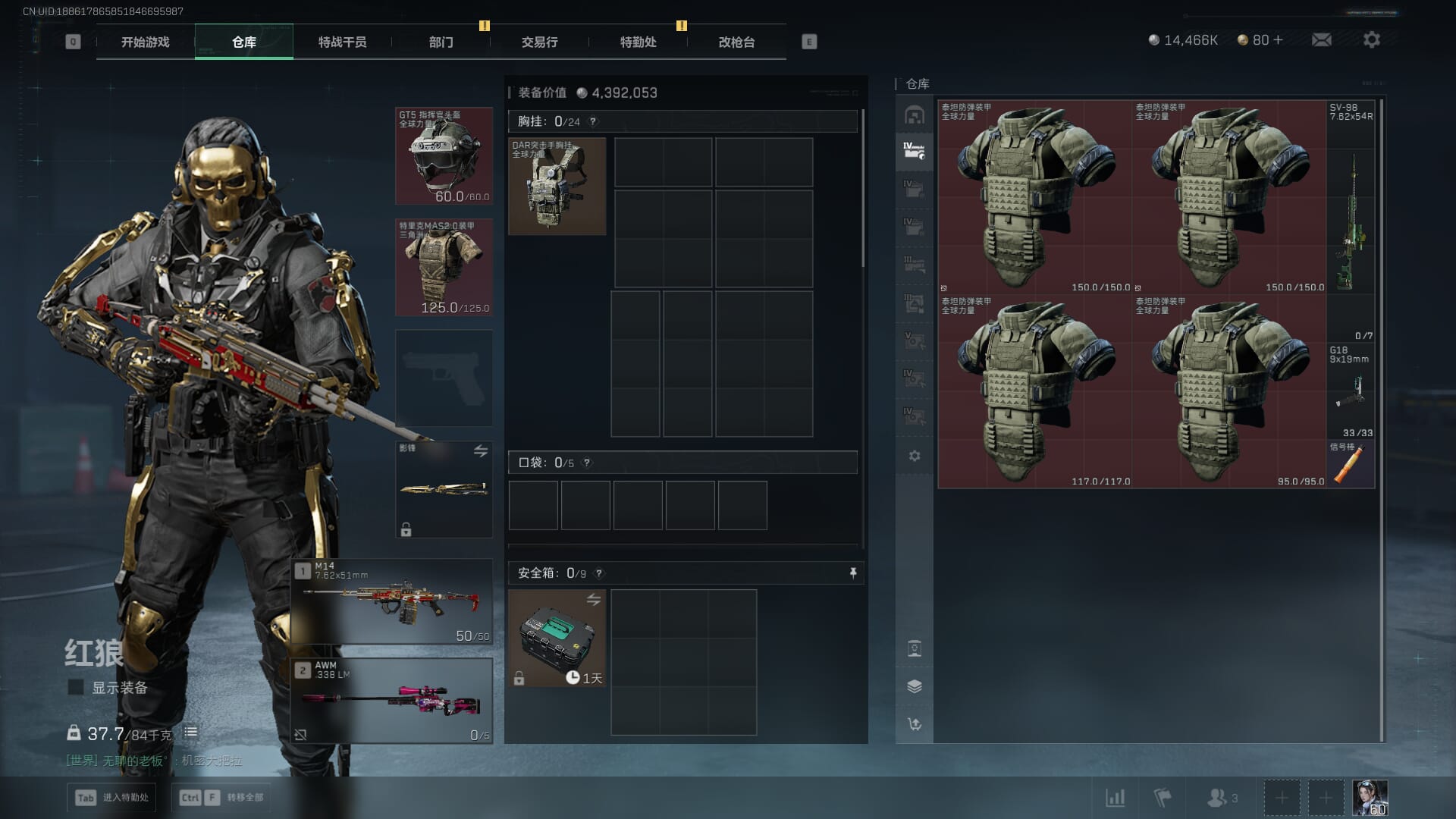Switch to the 改枪台 tab
Viewport: 1456px width, 819px height.
click(736, 42)
